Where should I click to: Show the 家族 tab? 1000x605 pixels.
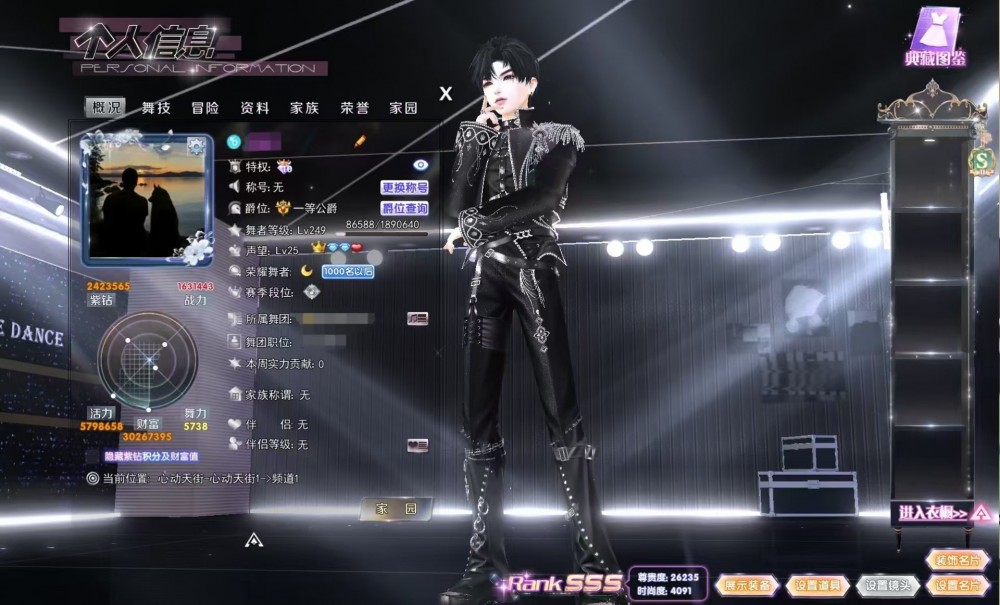click(305, 108)
